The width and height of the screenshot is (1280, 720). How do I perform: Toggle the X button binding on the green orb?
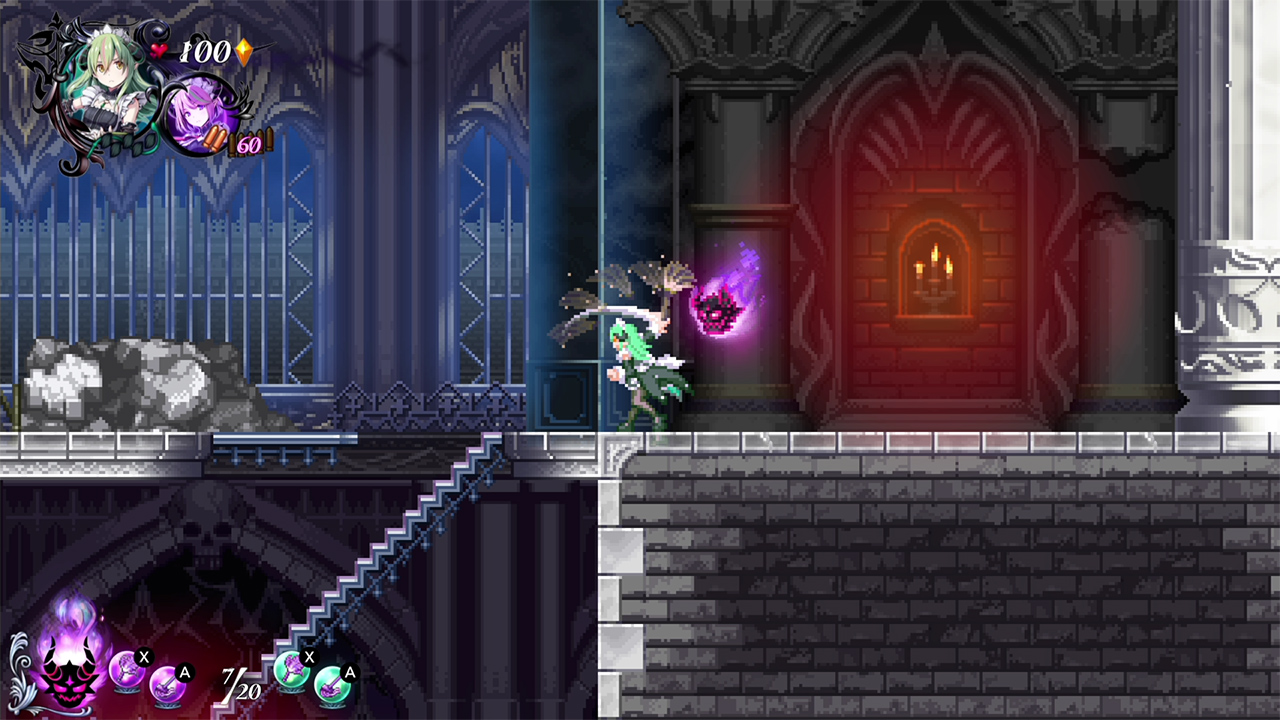pyautogui.click(x=310, y=657)
